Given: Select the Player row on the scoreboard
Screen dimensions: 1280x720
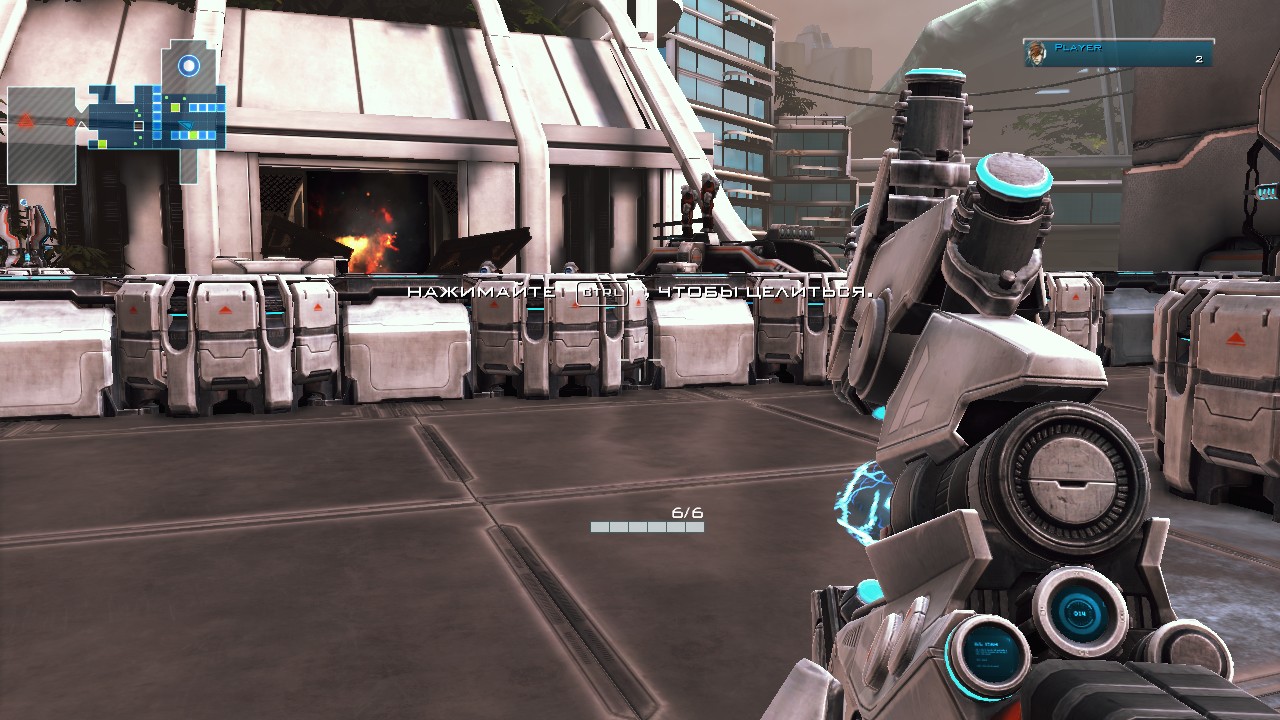Looking at the screenshot, I should 1118,53.
